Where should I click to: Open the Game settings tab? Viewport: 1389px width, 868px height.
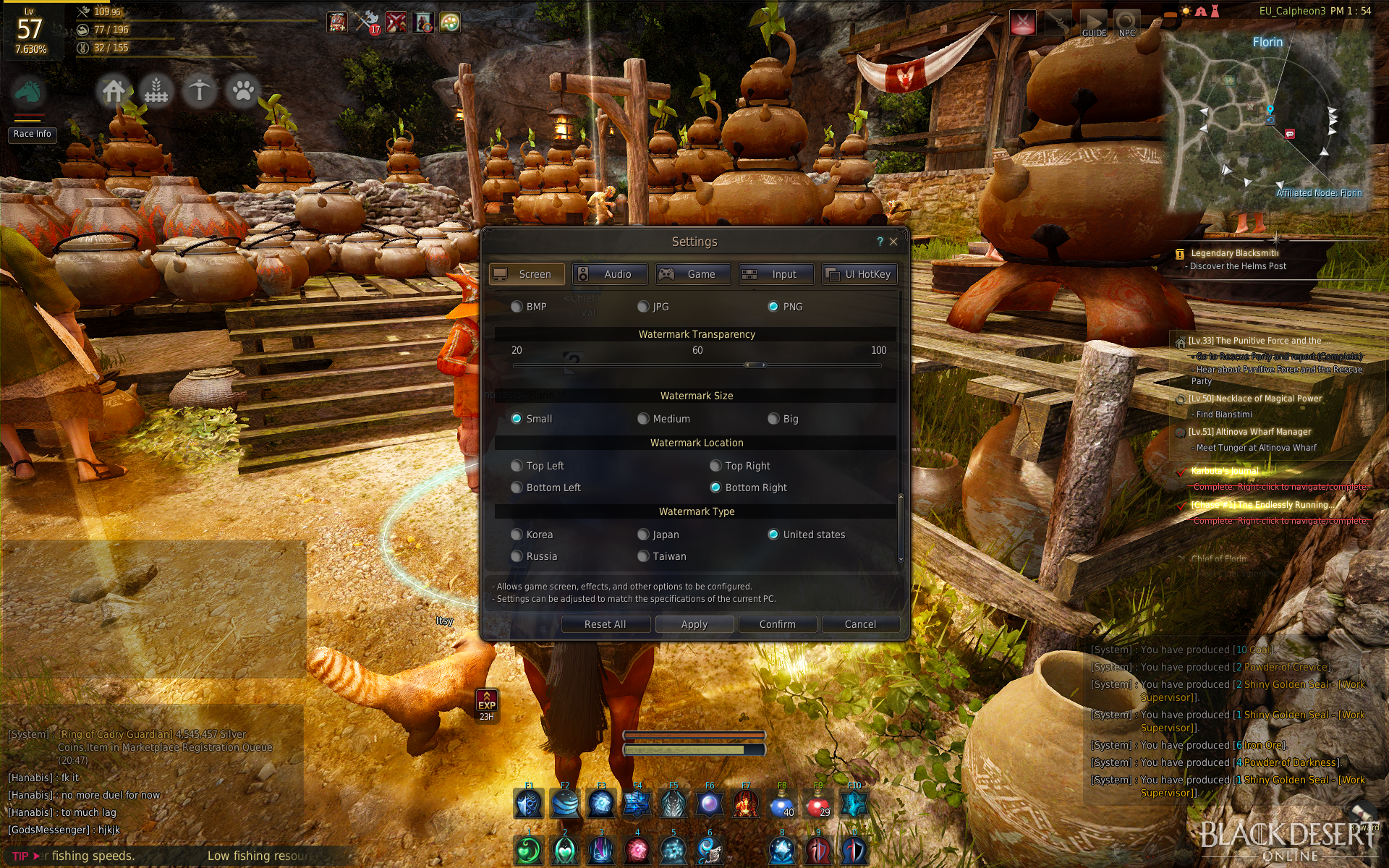[693, 274]
